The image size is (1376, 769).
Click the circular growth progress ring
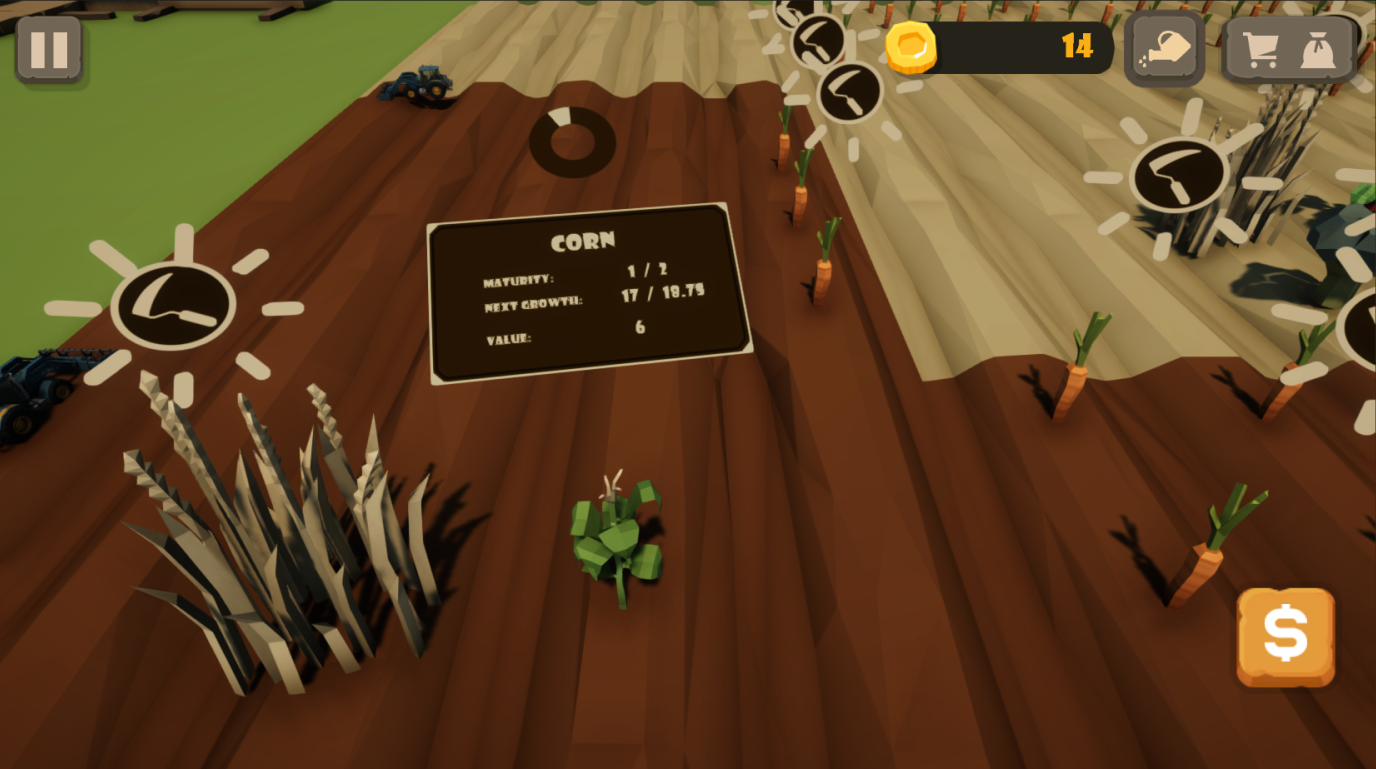[x=573, y=141]
